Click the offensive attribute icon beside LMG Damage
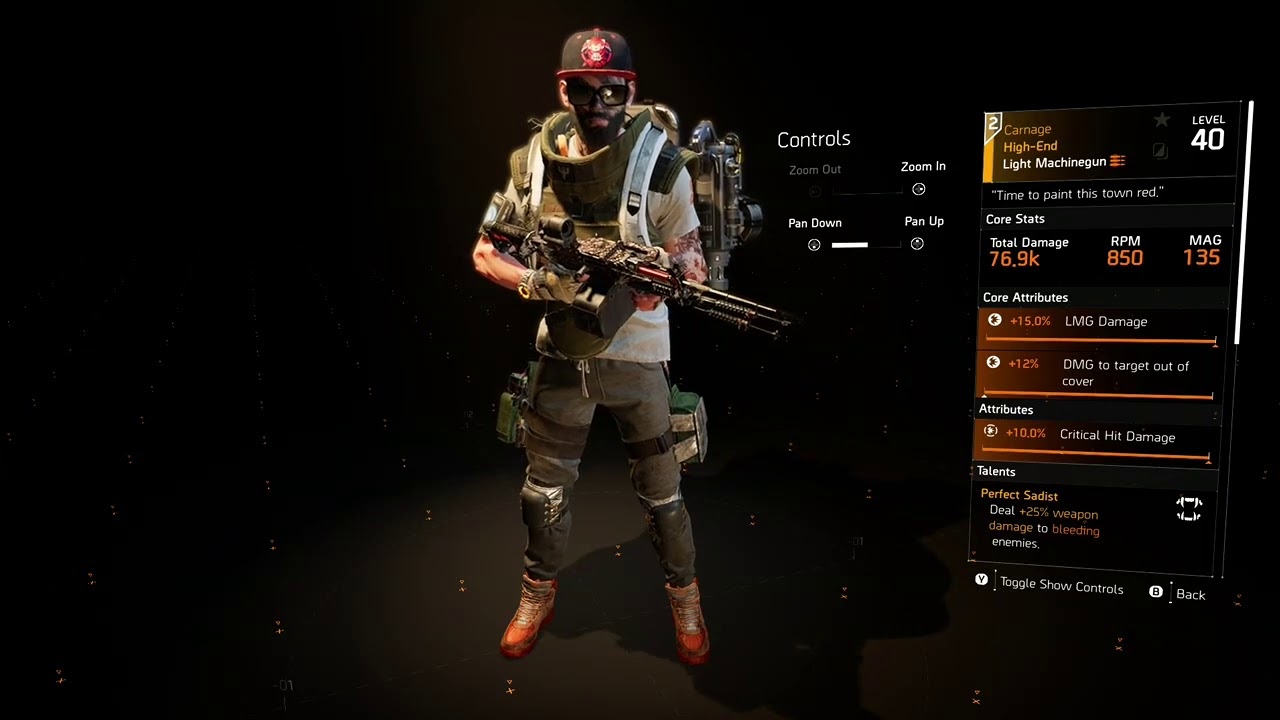This screenshot has width=1280, height=720. tap(994, 320)
